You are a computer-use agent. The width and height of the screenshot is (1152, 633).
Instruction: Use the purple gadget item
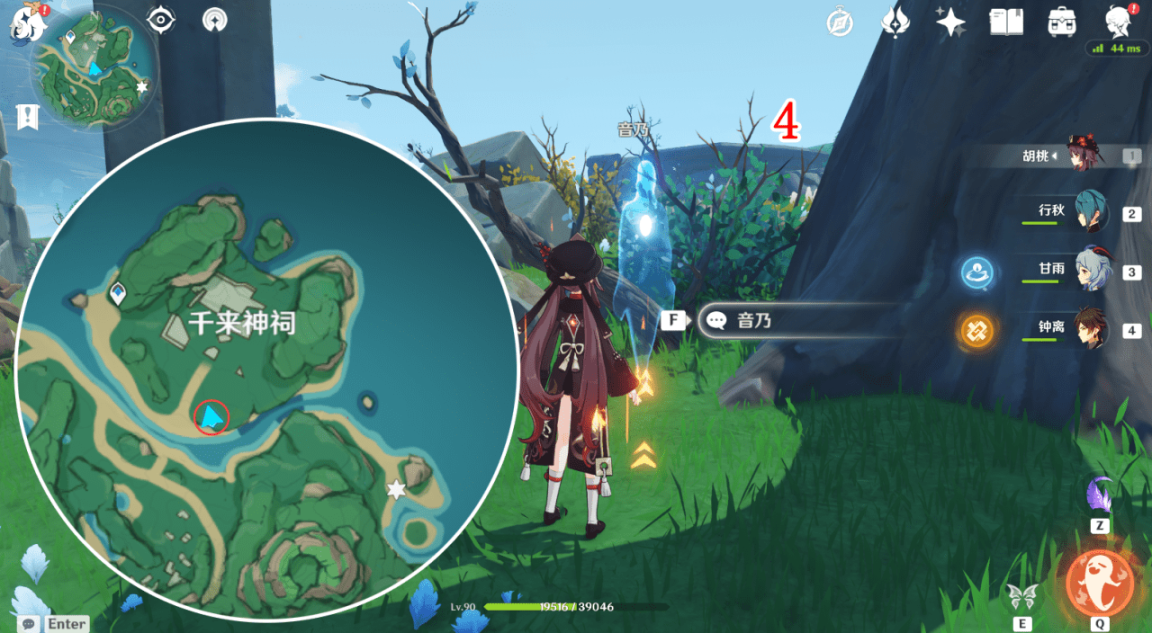coord(1100,494)
